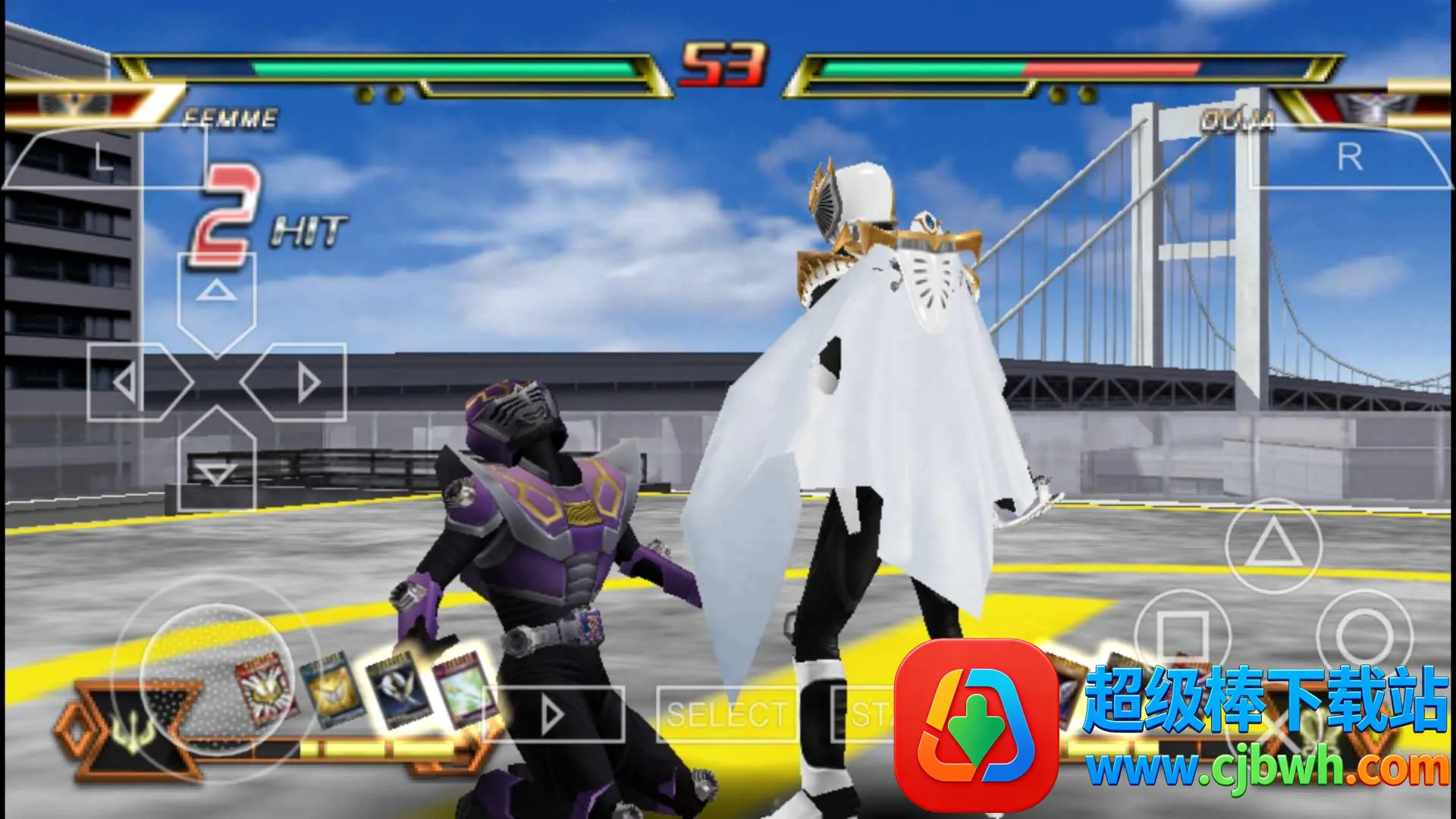Open the www.cjbwh.com watermark link
The width and height of the screenshot is (1456, 819).
(x=1266, y=770)
